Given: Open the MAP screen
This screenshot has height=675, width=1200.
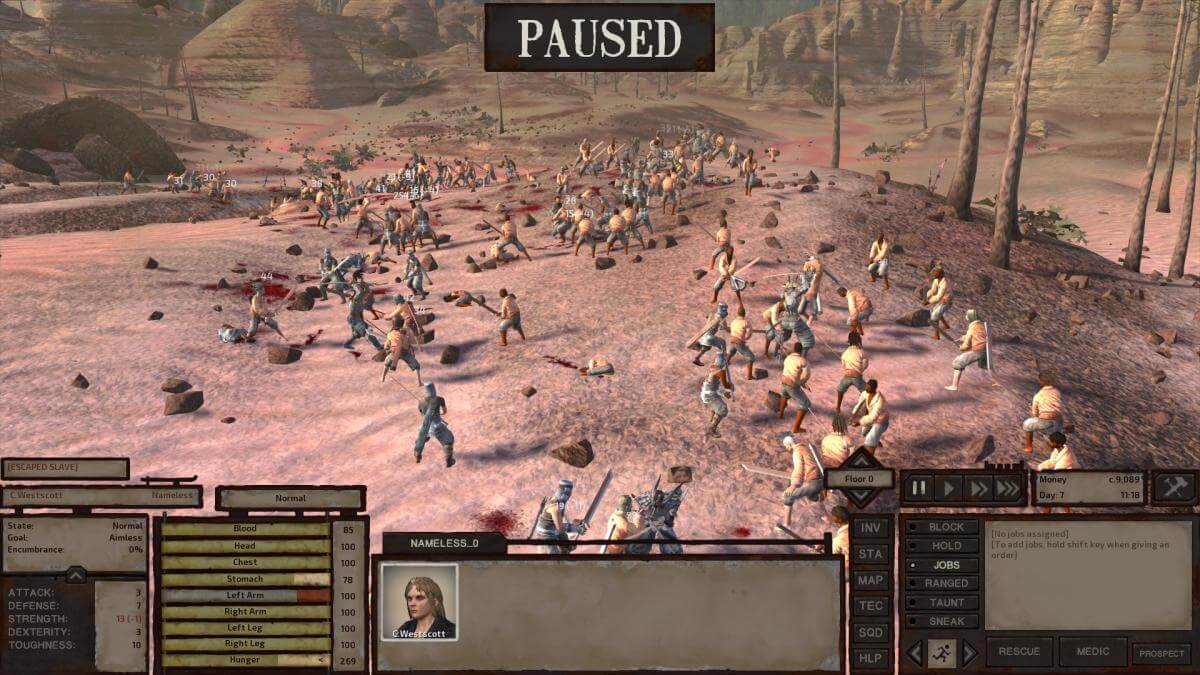Looking at the screenshot, I should (871, 580).
